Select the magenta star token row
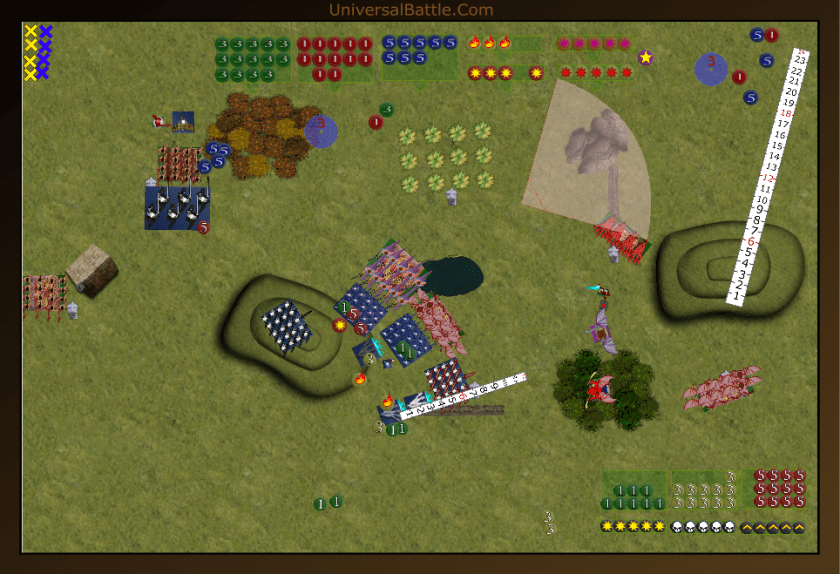Viewport: 840px width, 574px height. [x=594, y=44]
